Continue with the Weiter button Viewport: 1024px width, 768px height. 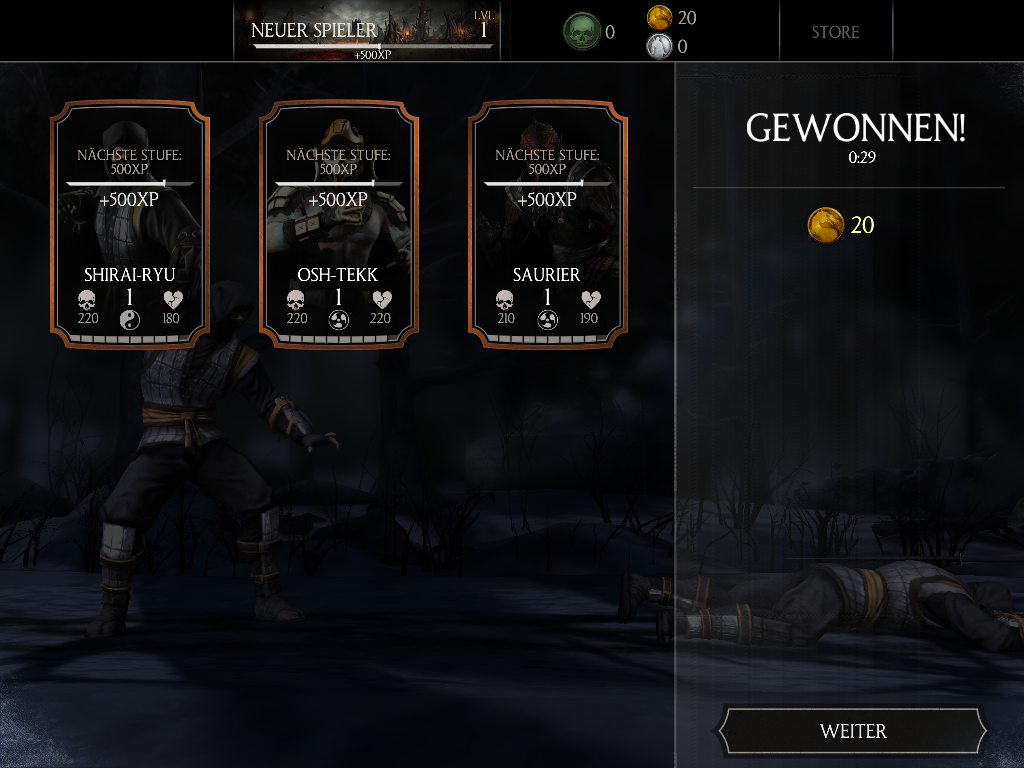853,731
